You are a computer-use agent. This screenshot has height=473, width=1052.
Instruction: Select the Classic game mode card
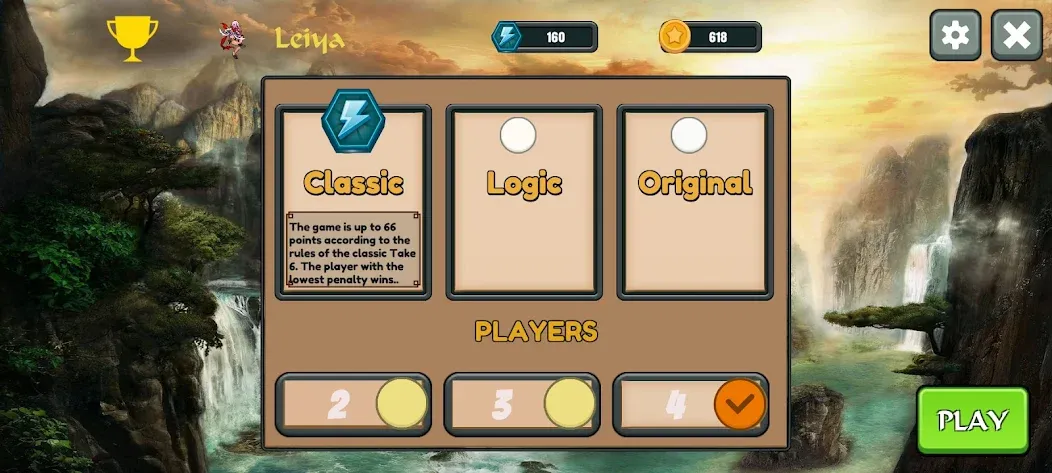coord(354,200)
